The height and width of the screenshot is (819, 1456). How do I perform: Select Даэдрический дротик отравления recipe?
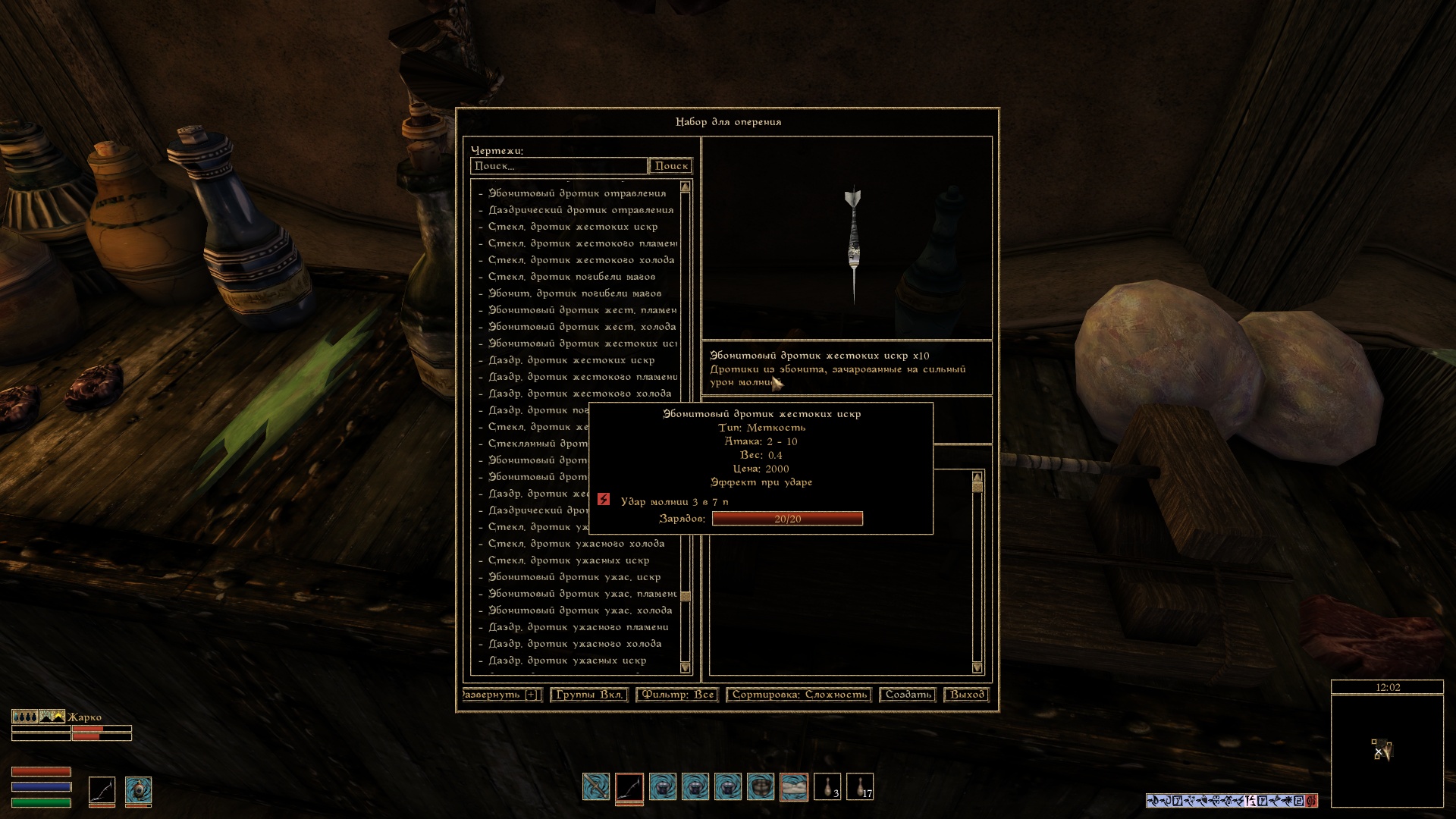tap(580, 210)
